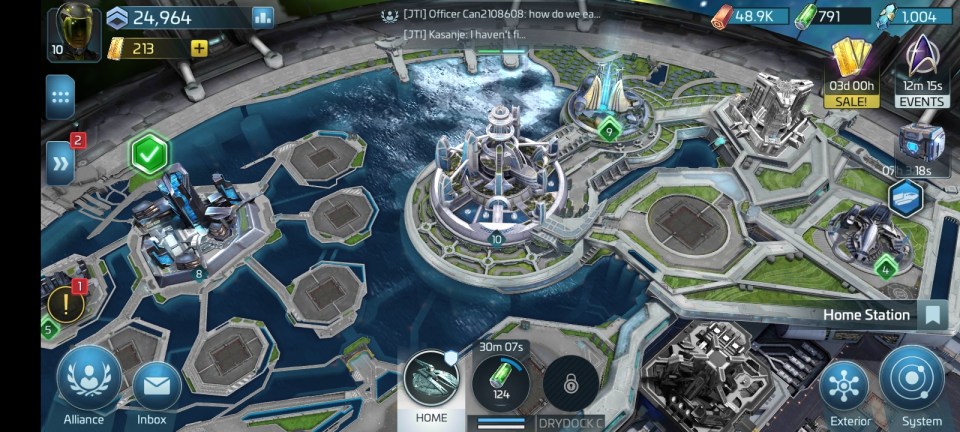Expand the side panel with double arrows

(61, 162)
